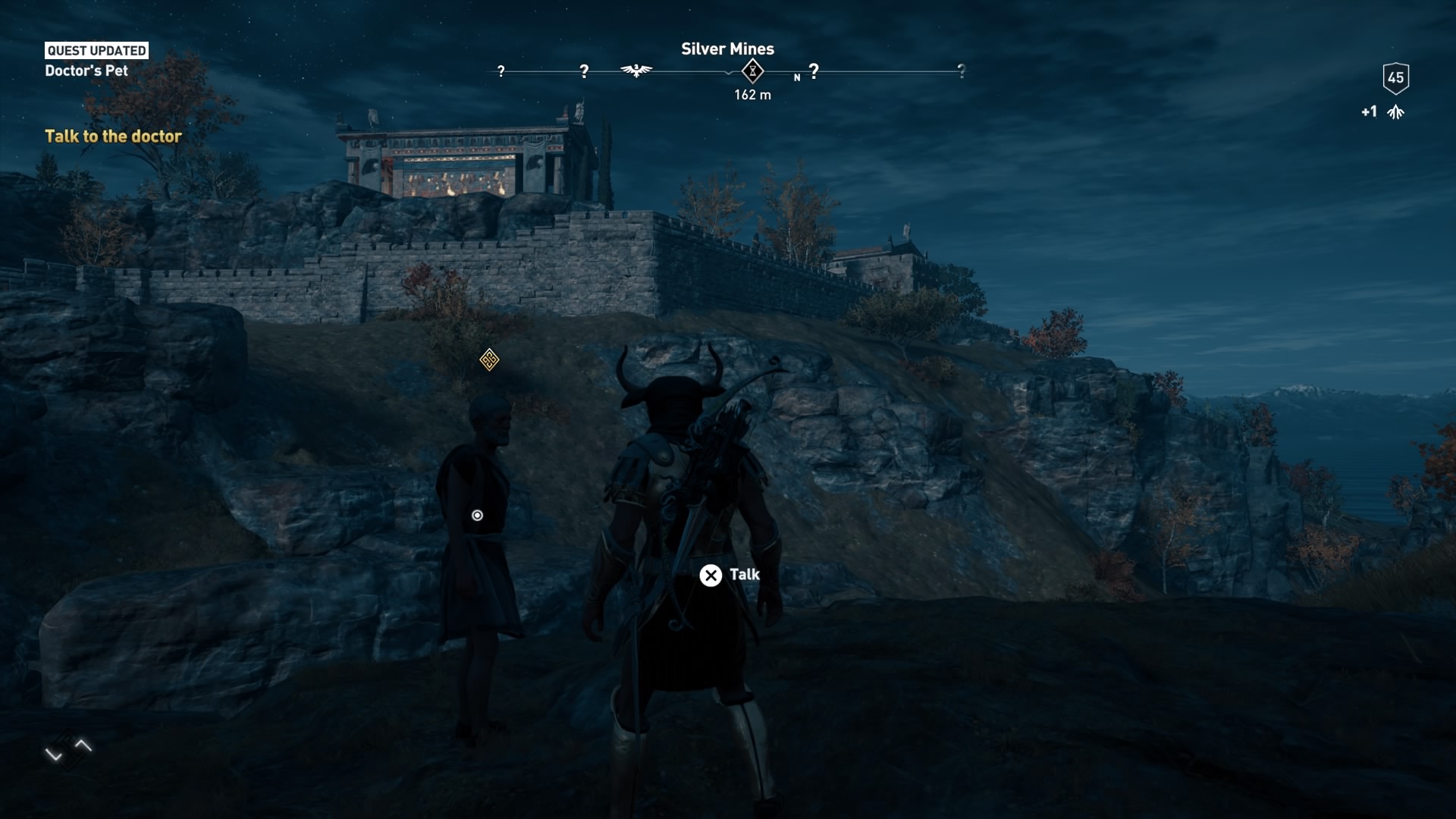
Task: Click the ability point icon beside +1
Action: click(1397, 111)
